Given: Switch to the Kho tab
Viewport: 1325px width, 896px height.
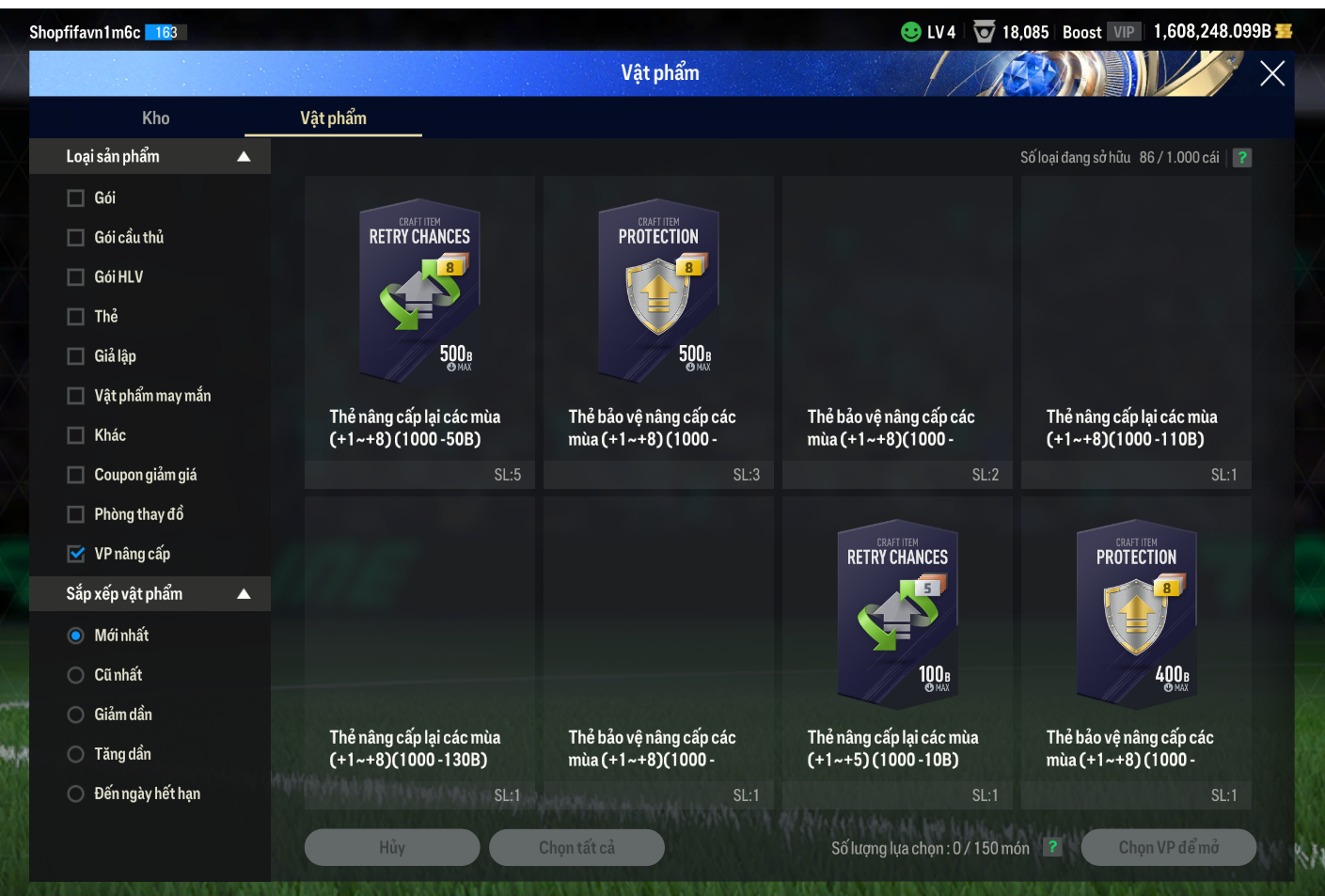Looking at the screenshot, I should pyautogui.click(x=156, y=118).
